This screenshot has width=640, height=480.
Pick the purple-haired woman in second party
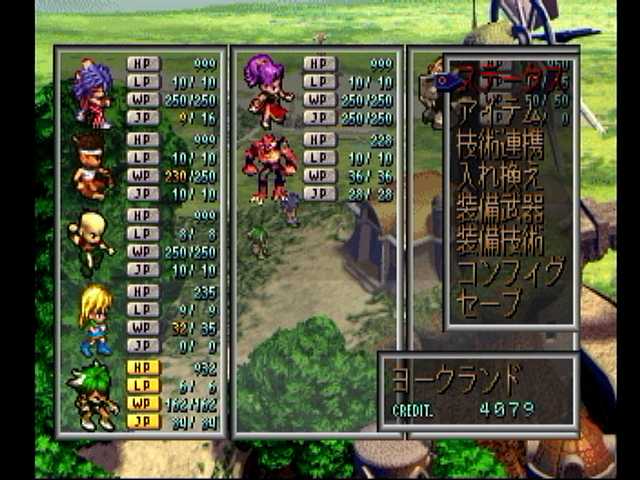267,90
